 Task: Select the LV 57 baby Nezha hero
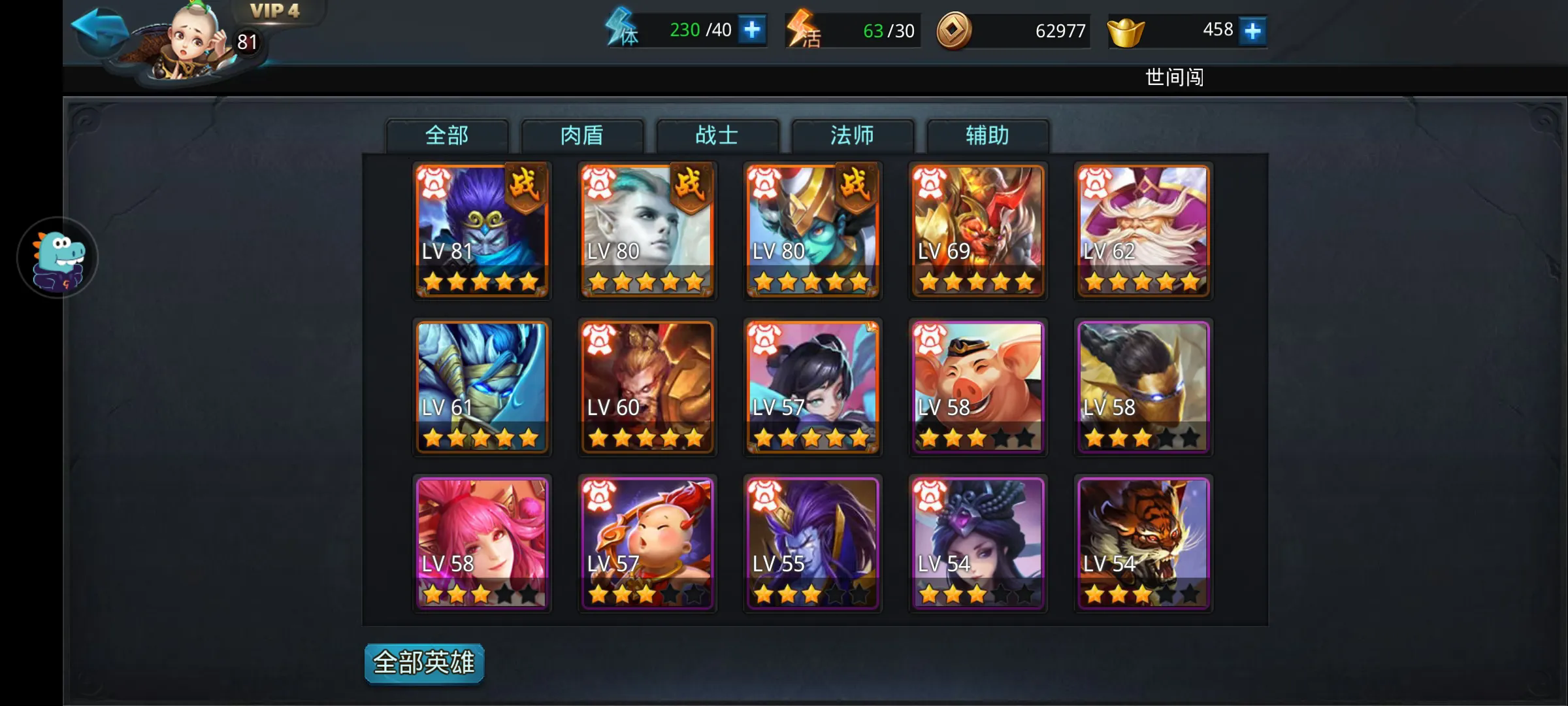[x=647, y=543]
